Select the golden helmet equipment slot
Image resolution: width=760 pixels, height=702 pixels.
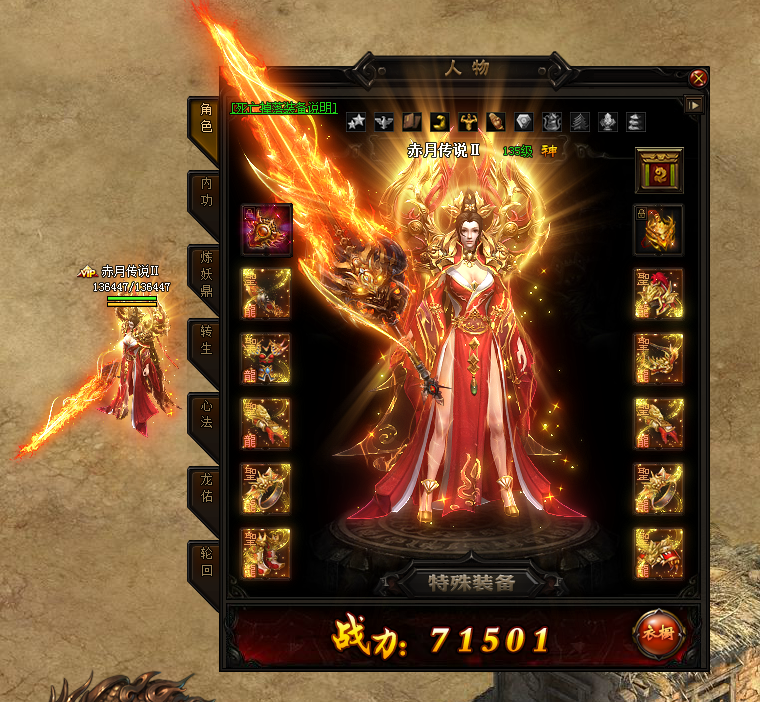[x=659, y=229]
